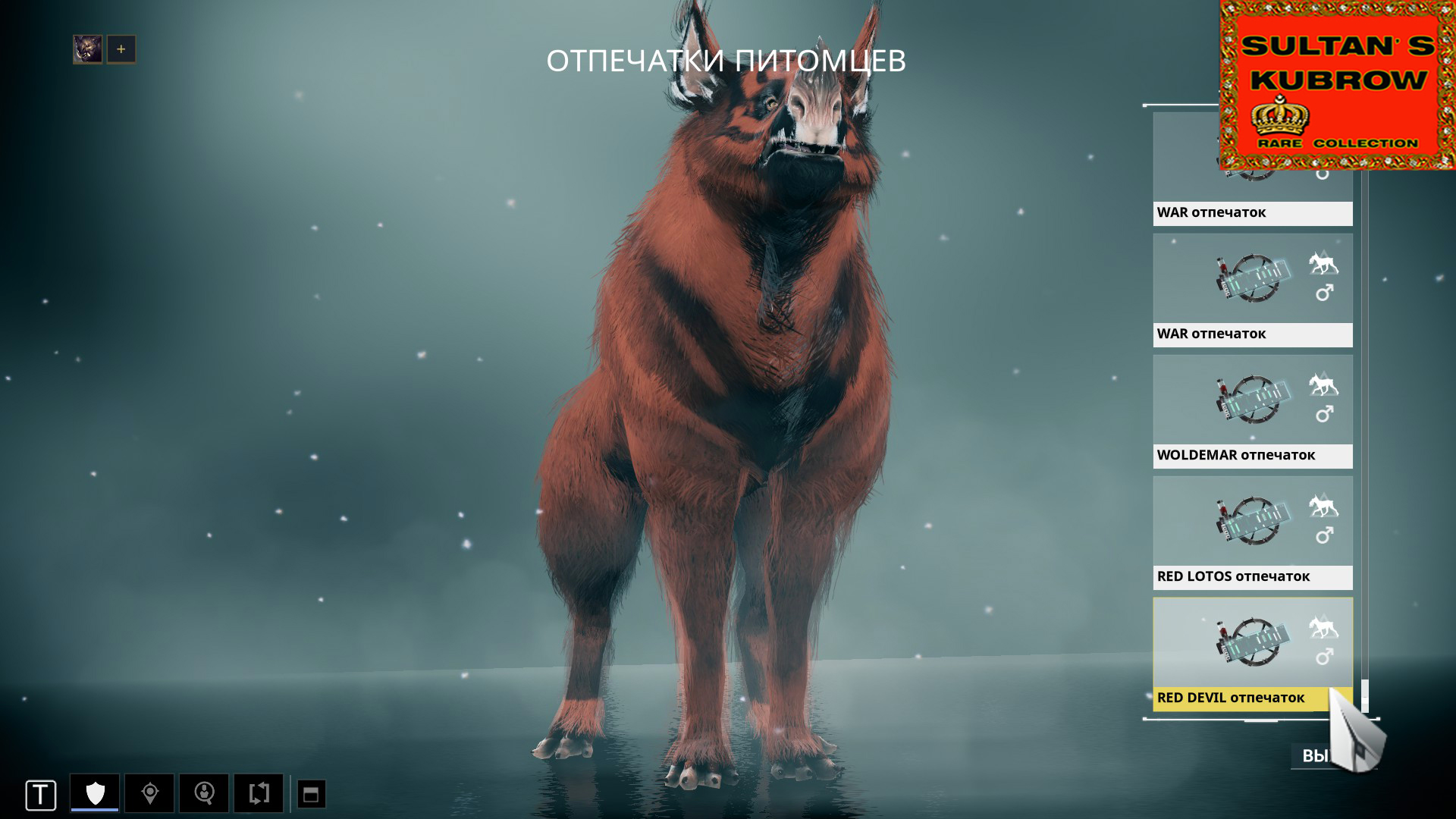Click the boxed T chat icon

click(42, 795)
